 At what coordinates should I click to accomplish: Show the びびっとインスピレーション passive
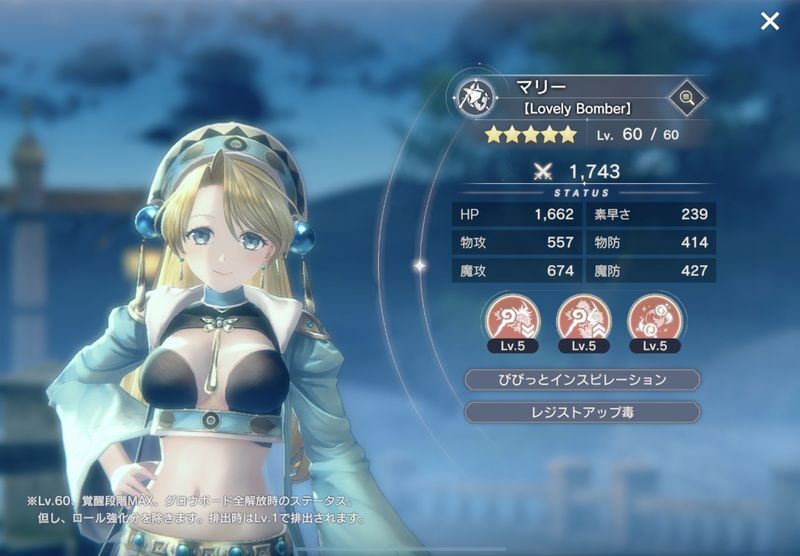pyautogui.click(x=582, y=380)
